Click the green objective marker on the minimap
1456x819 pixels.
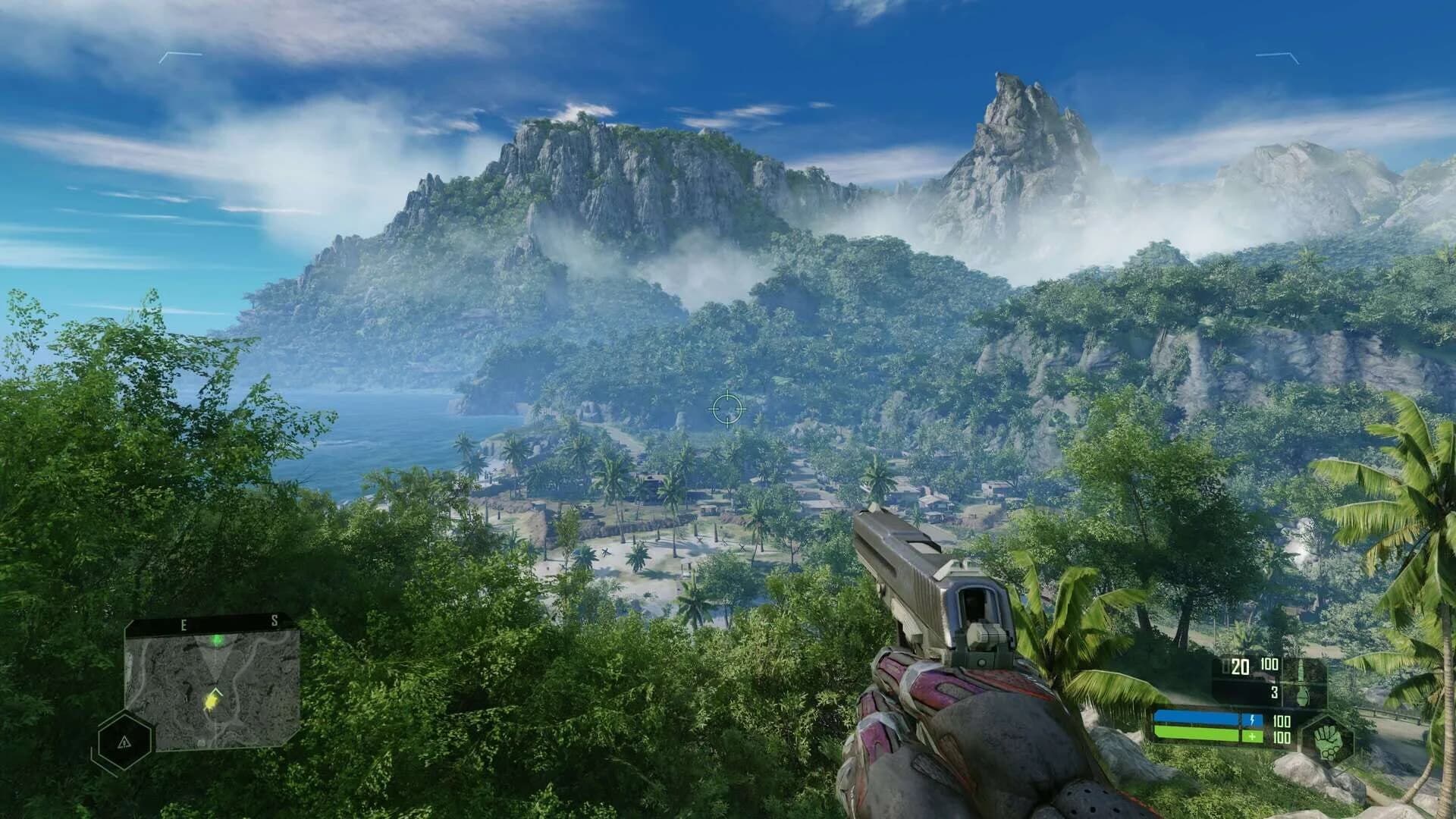point(217,641)
